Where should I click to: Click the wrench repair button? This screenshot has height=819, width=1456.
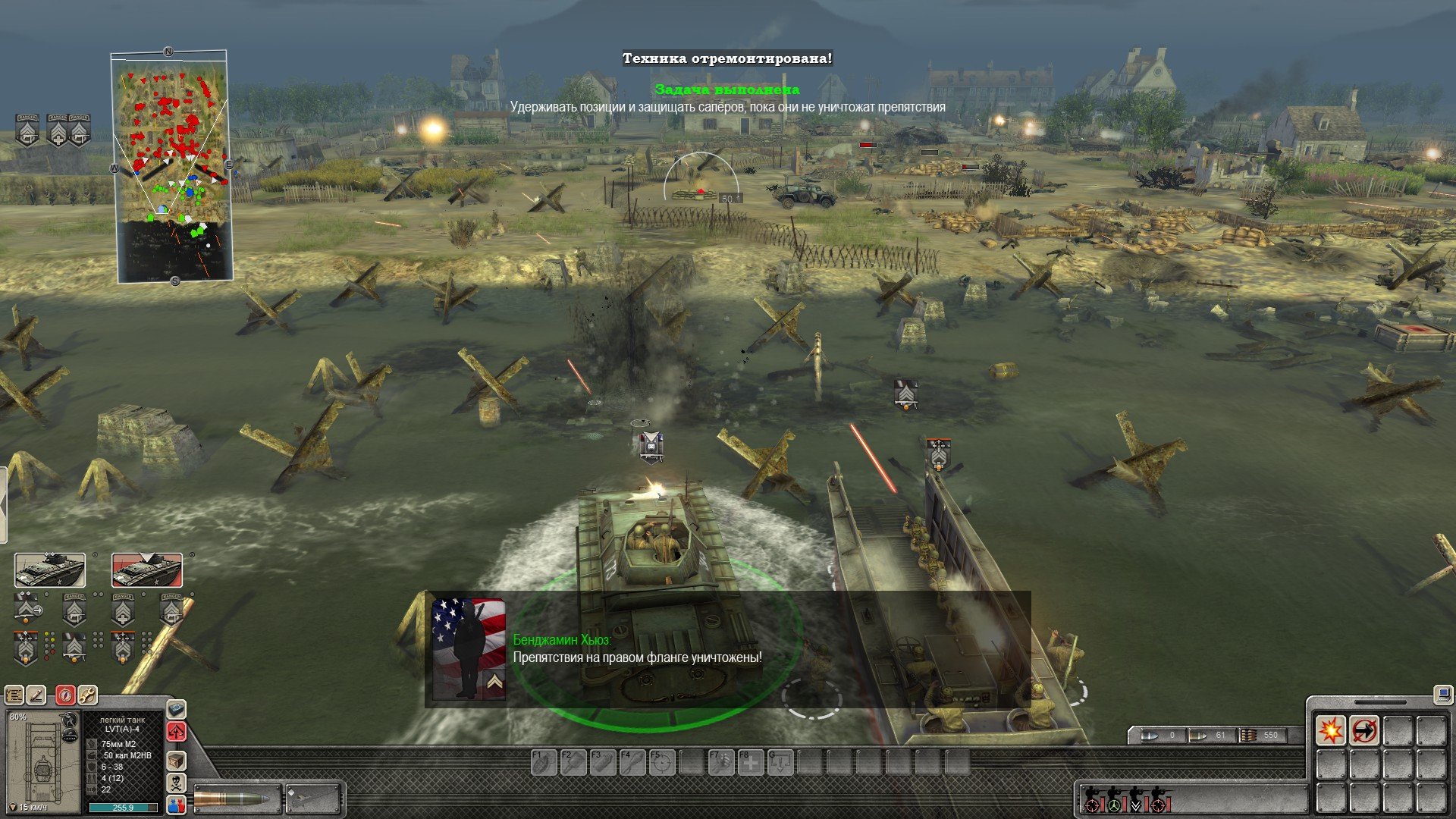[88, 694]
